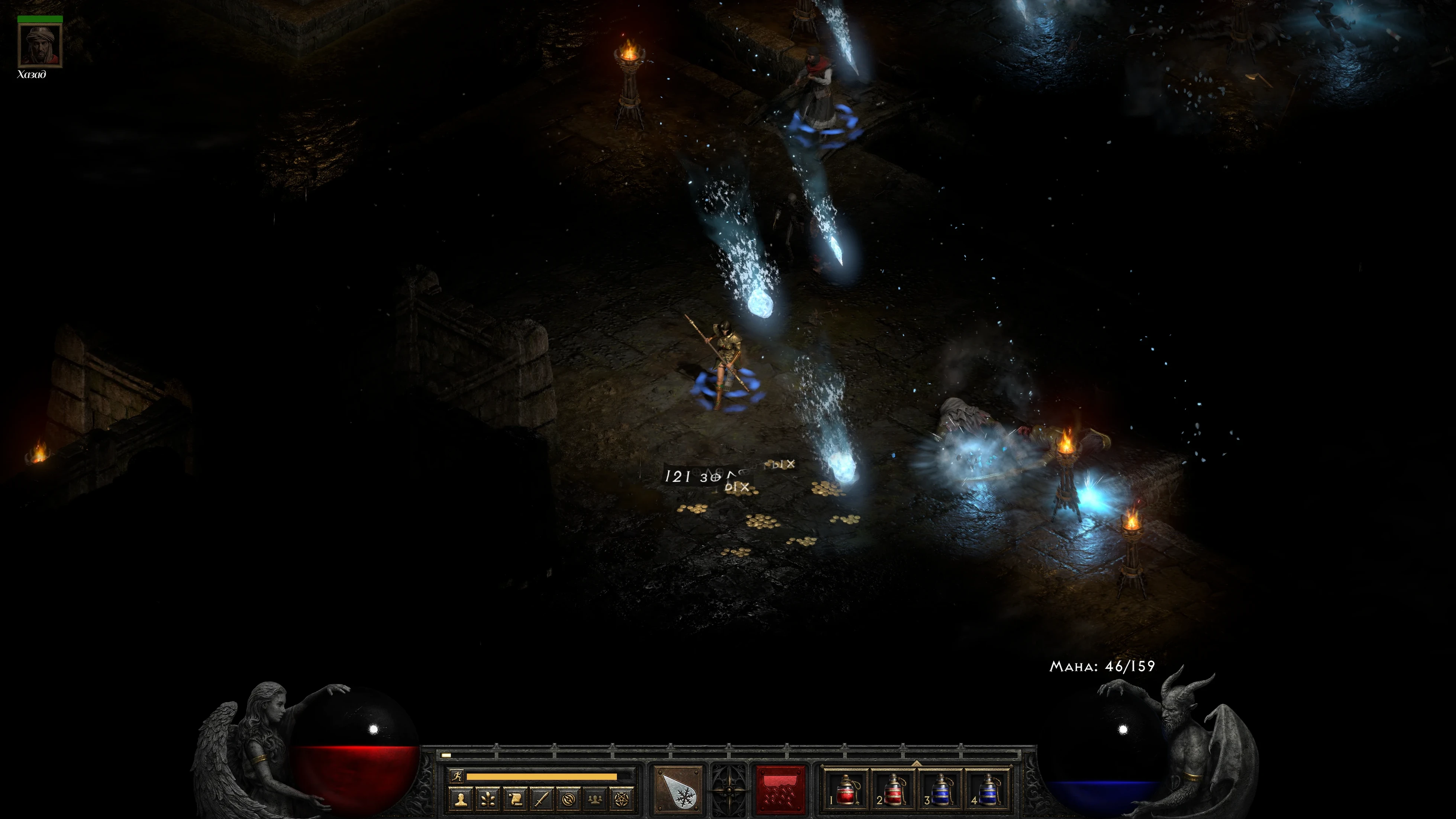Use the red potion in belt slot 2
The height and width of the screenshot is (819, 1456).
[893, 790]
